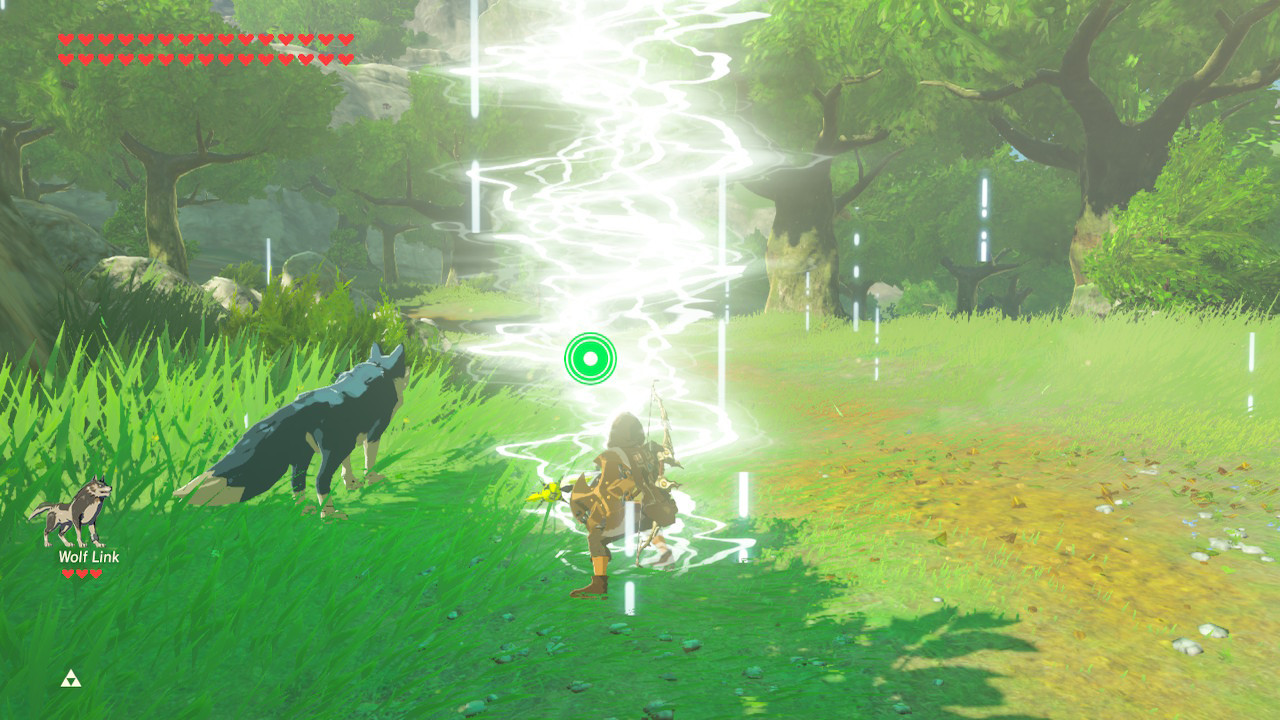Image resolution: width=1280 pixels, height=720 pixels.
Task: Click the leftmost heart of Wolf Link's health
Action: point(68,573)
